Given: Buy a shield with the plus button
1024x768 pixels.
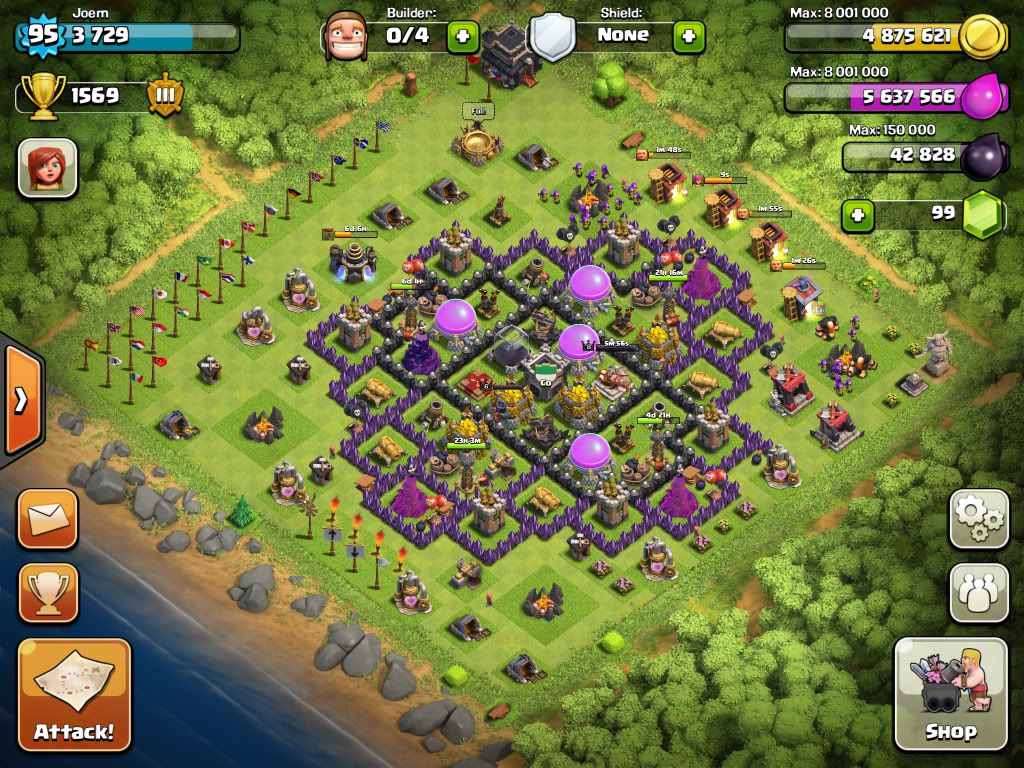Looking at the screenshot, I should (x=688, y=37).
